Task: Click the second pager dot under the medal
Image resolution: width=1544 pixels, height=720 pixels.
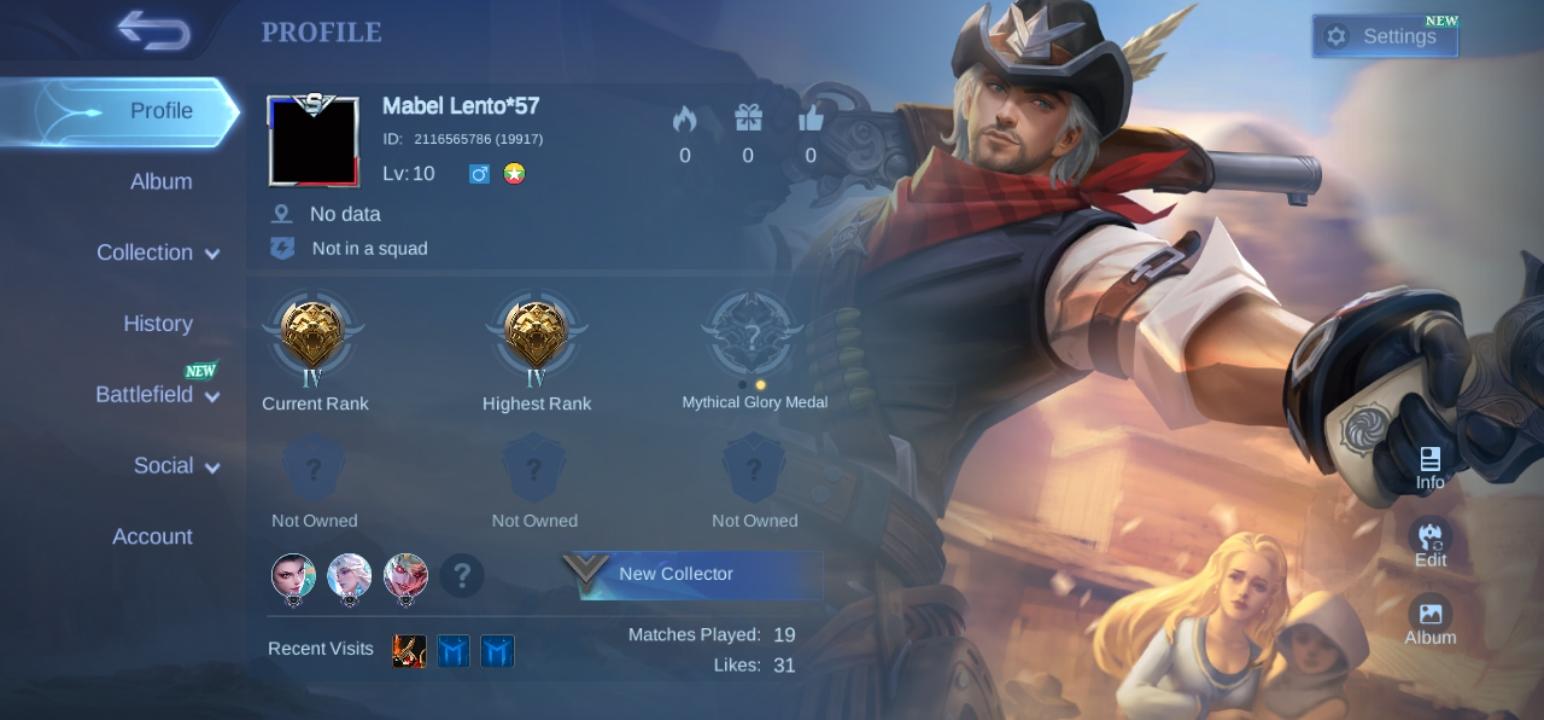Action: pyautogui.click(x=759, y=384)
